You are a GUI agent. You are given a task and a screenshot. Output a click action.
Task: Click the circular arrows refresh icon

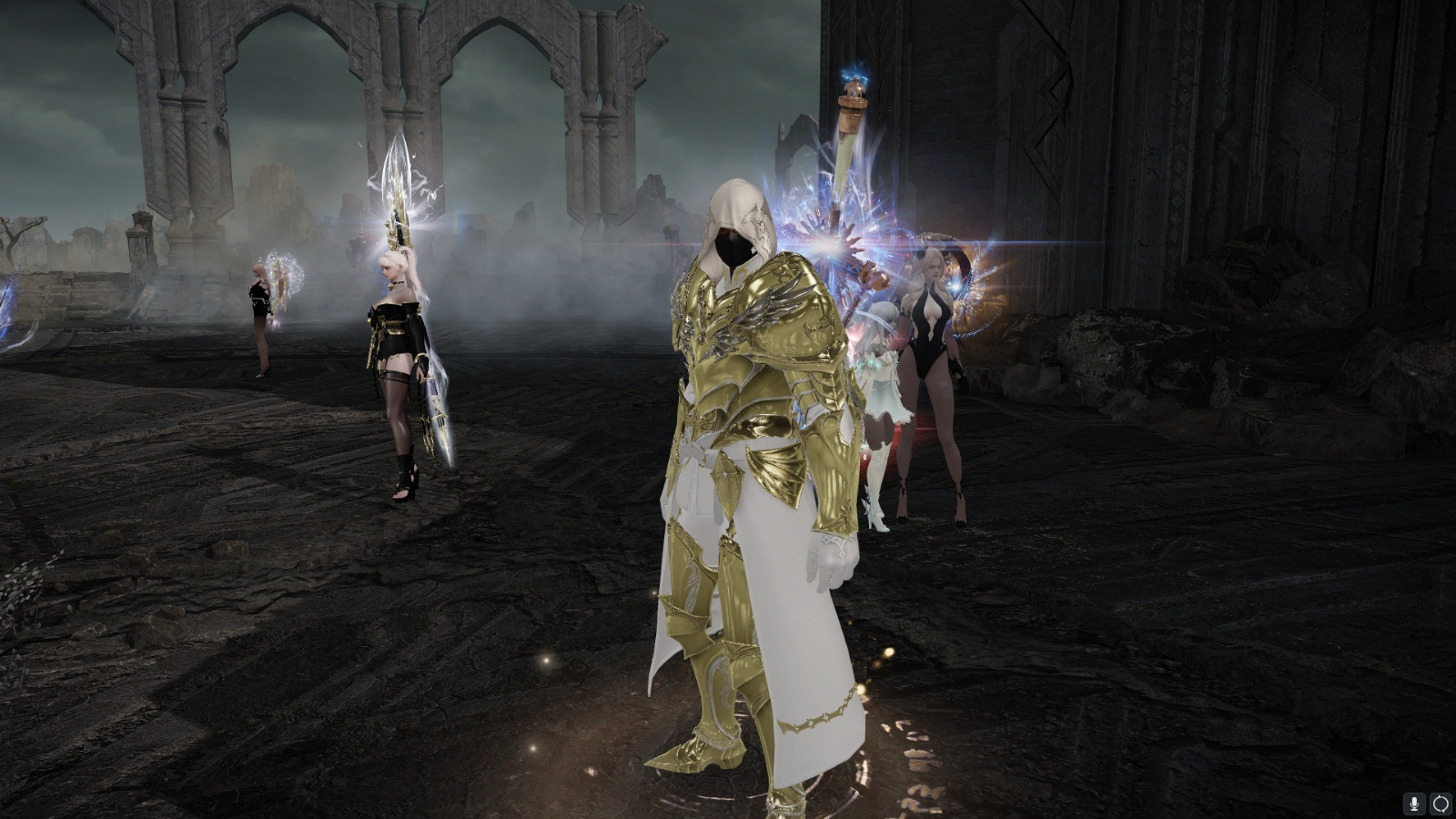1441,804
